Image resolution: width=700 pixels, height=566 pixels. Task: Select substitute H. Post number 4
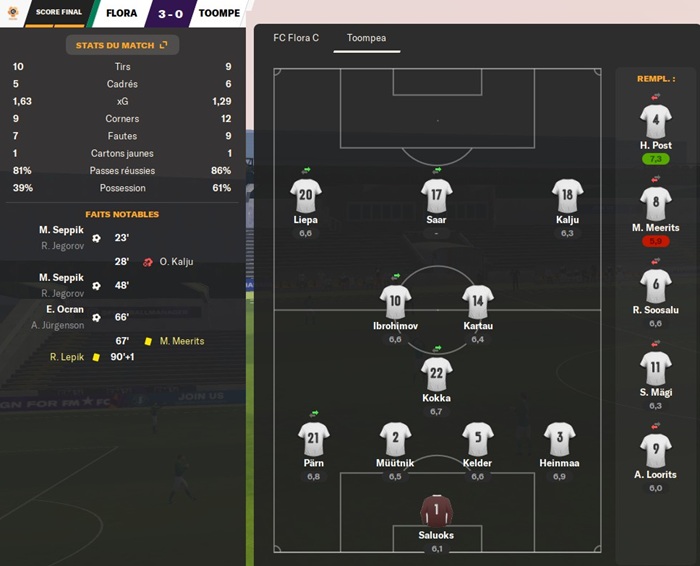pyautogui.click(x=655, y=122)
